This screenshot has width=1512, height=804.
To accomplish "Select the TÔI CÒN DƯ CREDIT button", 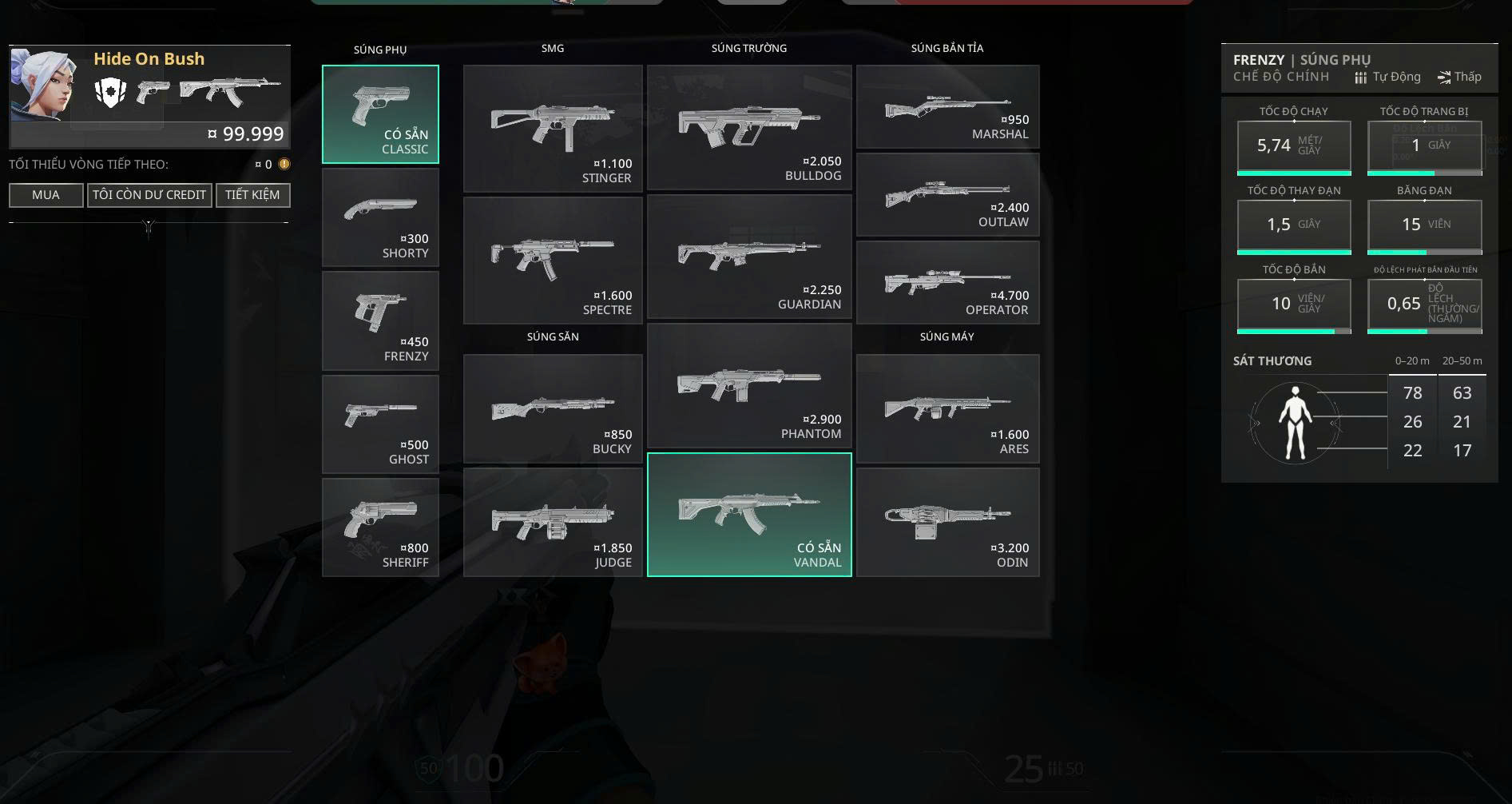I will [x=149, y=195].
